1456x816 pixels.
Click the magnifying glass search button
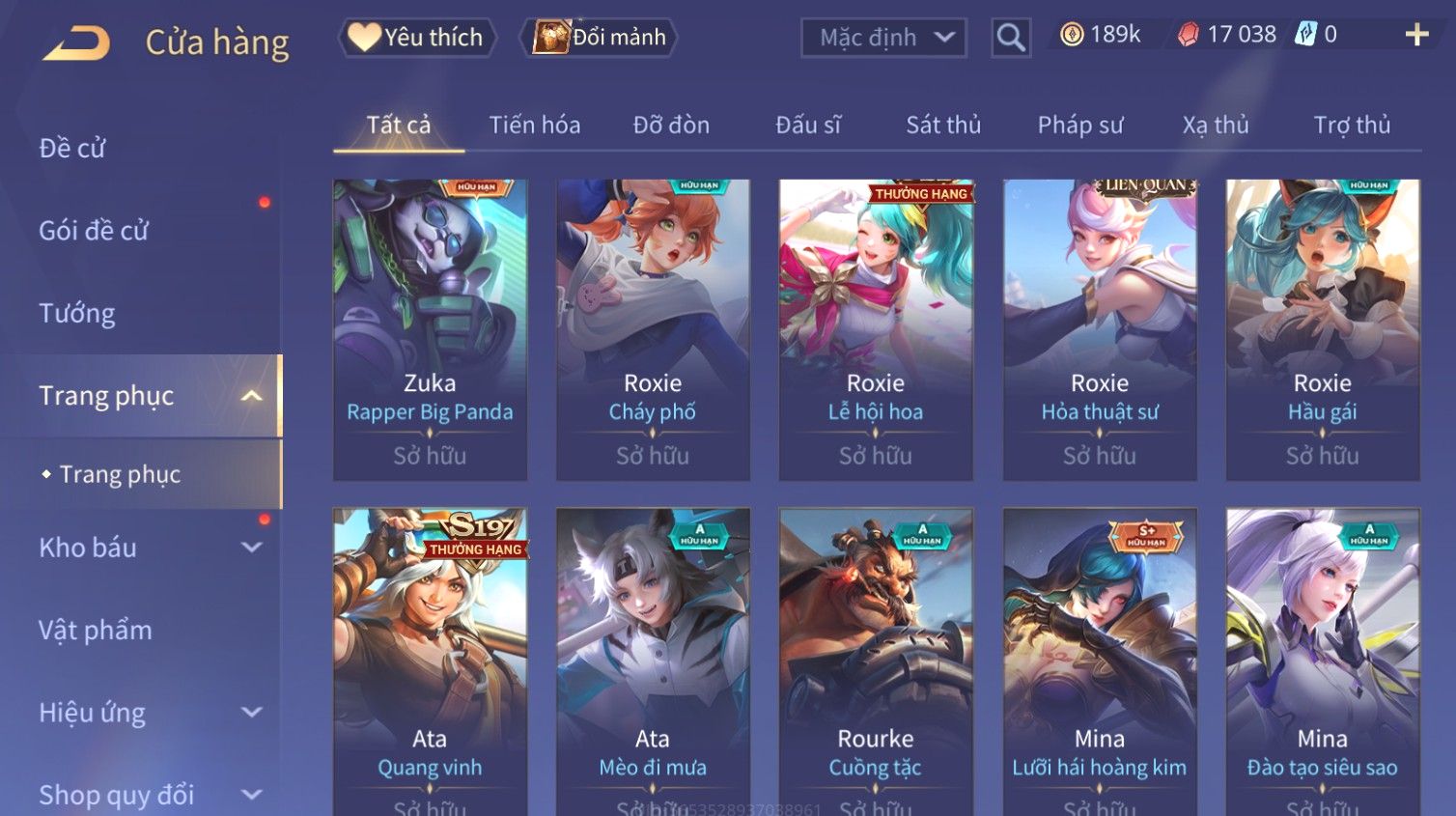pyautogui.click(x=1011, y=38)
